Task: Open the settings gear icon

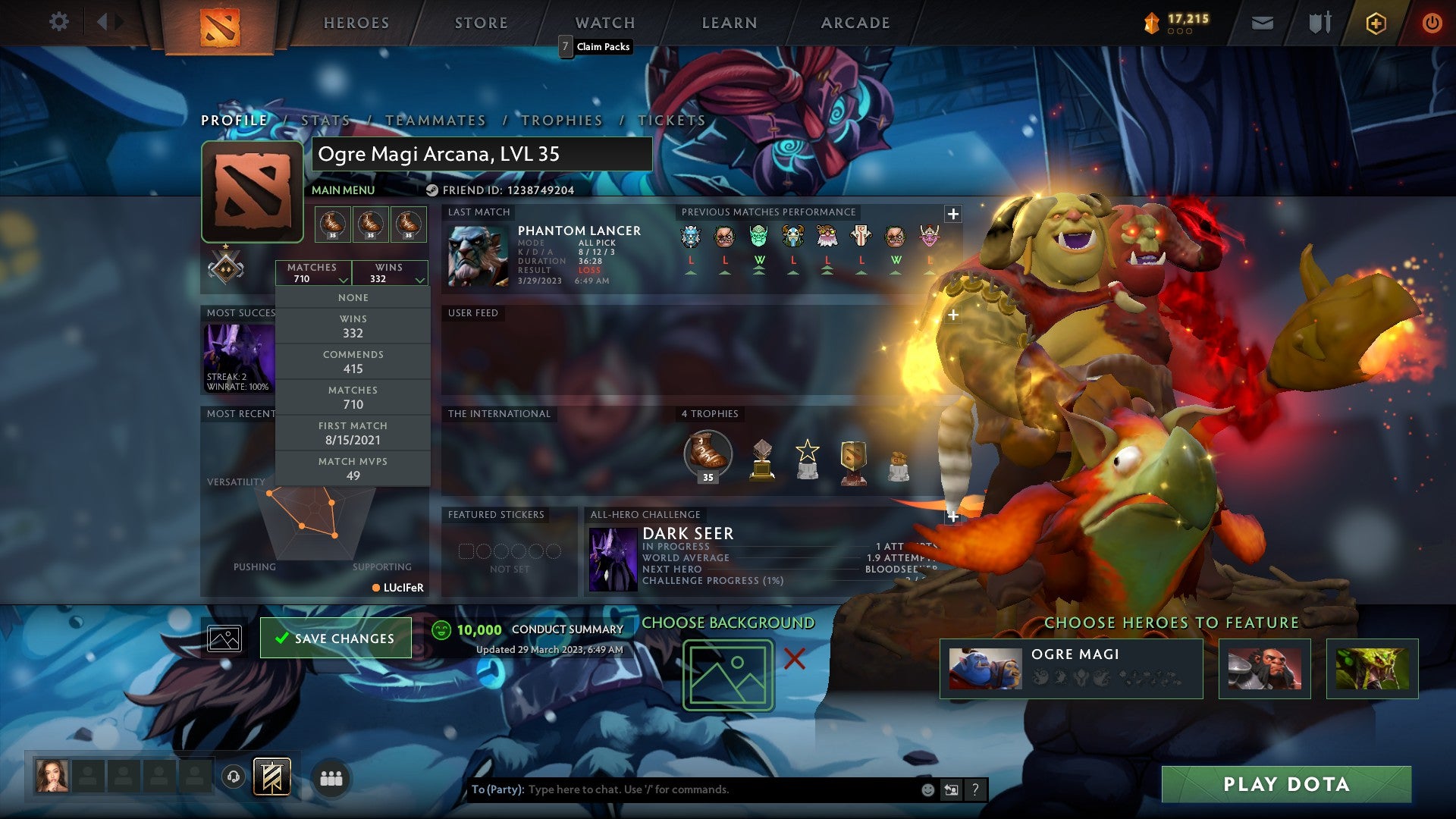Action: pos(58,22)
